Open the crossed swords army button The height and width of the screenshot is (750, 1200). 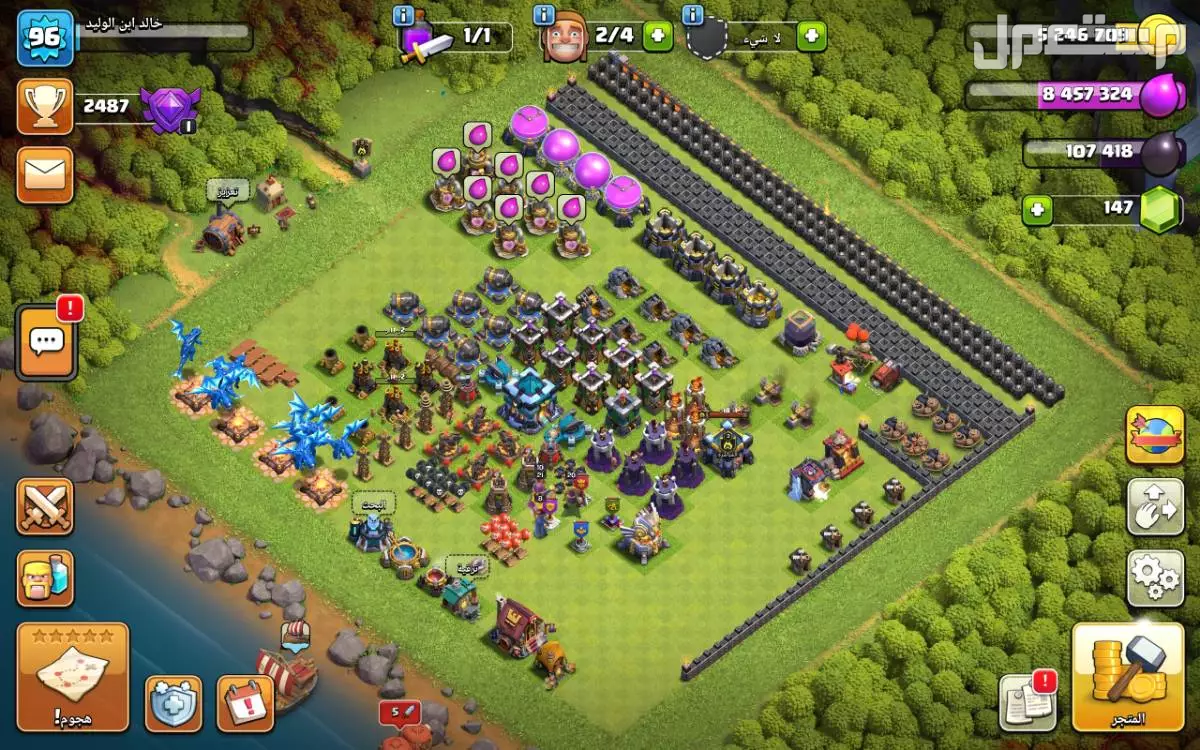[45, 506]
